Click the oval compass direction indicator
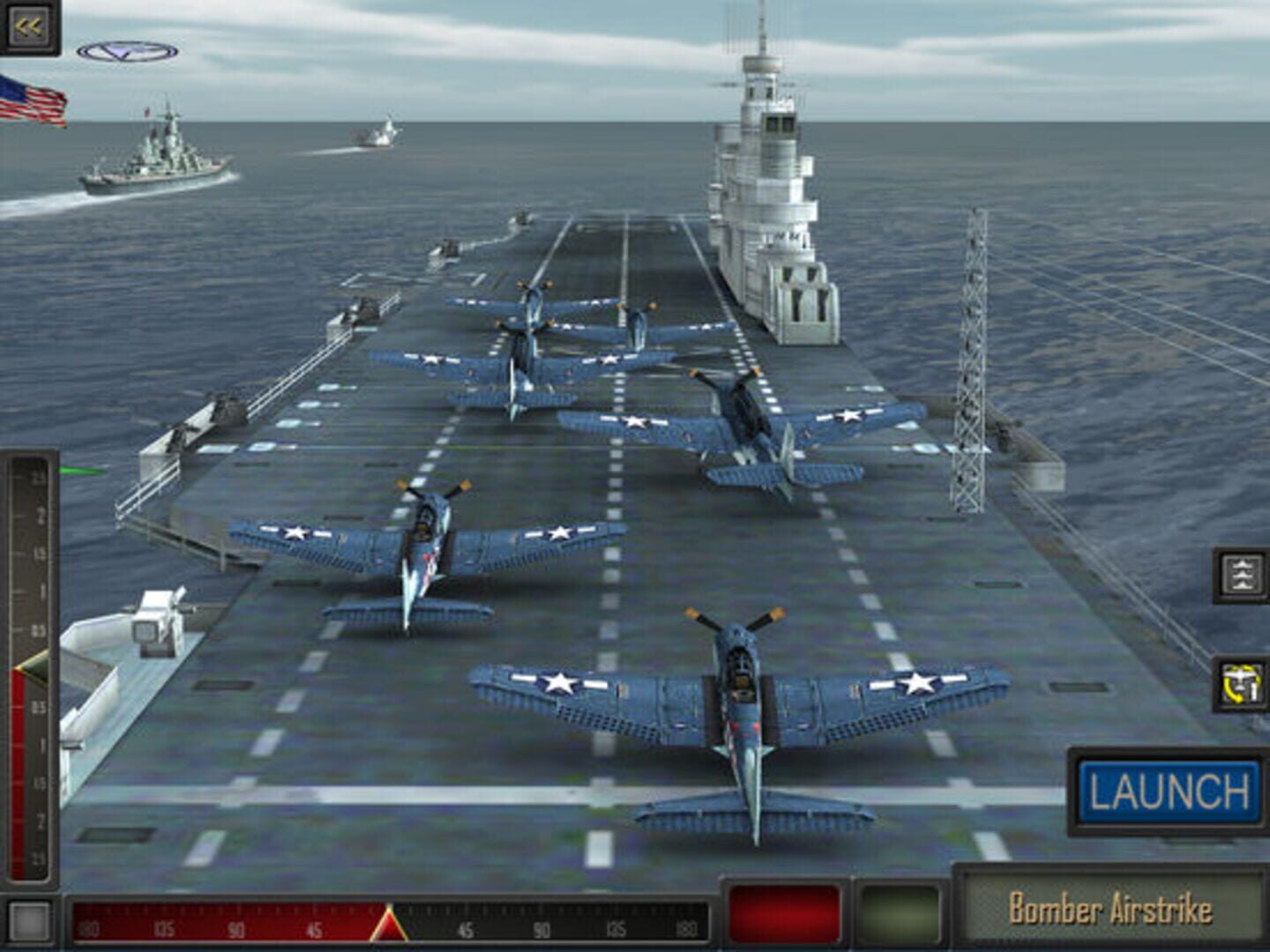 click(x=127, y=52)
